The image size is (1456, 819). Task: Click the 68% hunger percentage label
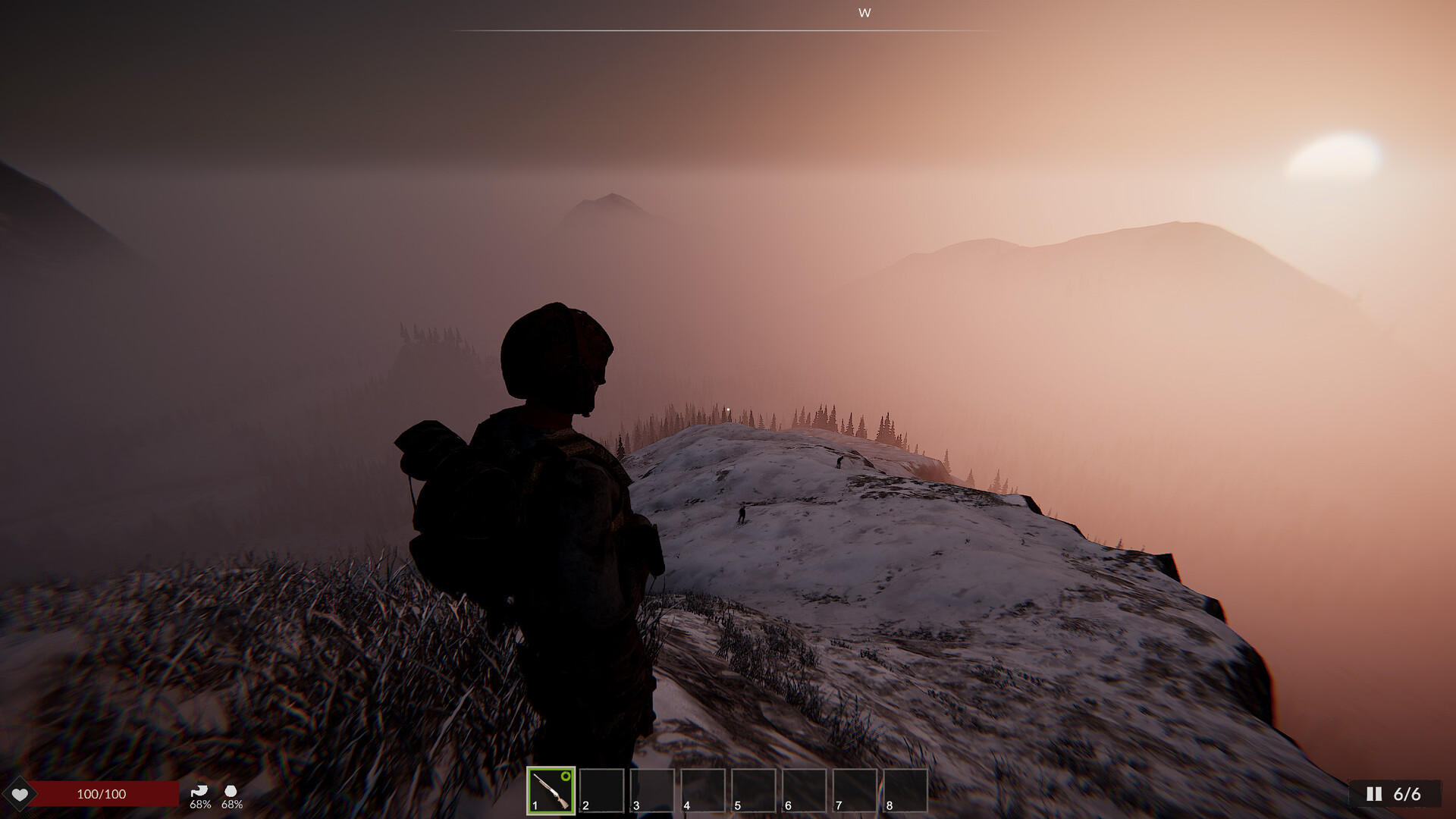pos(200,805)
